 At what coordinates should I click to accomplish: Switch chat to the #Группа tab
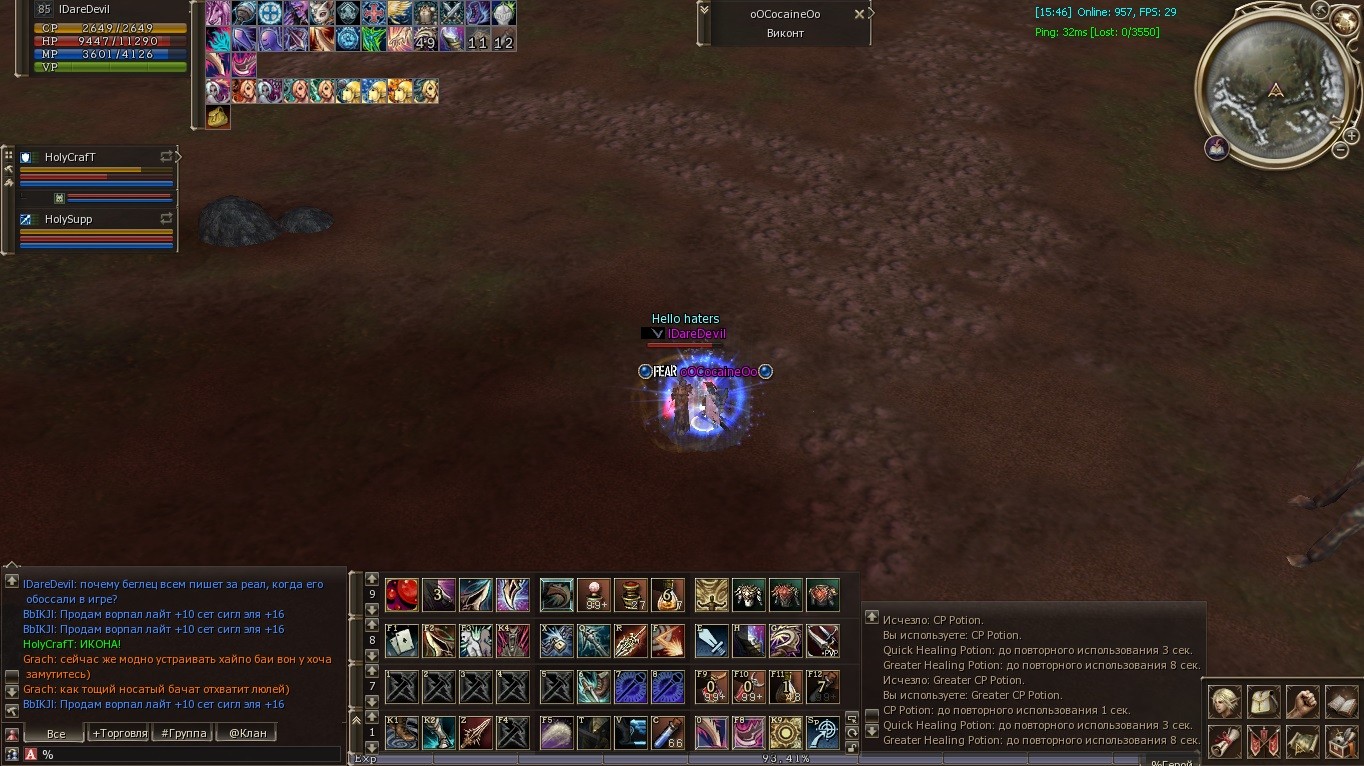click(183, 733)
